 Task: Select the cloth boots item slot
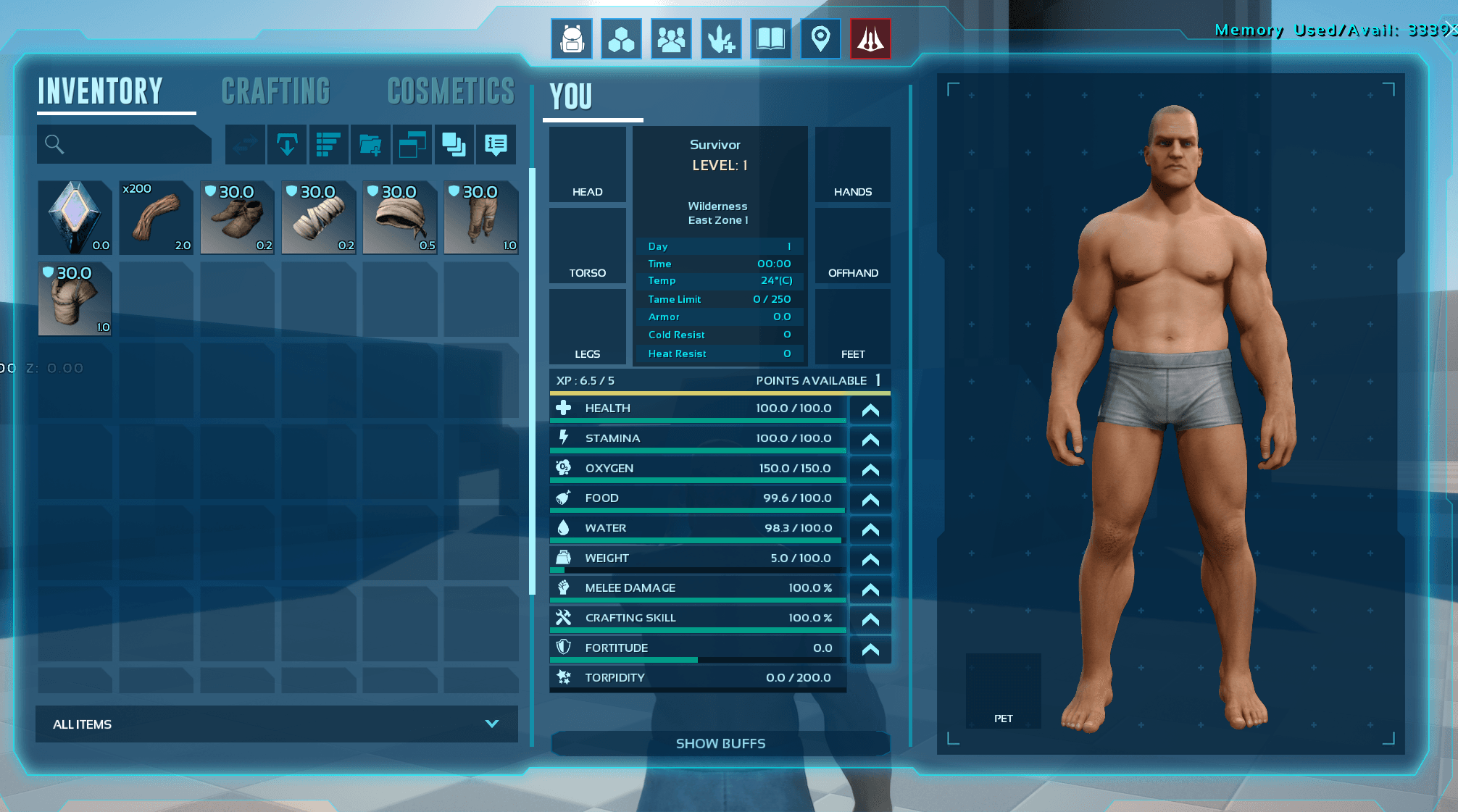[x=237, y=217]
